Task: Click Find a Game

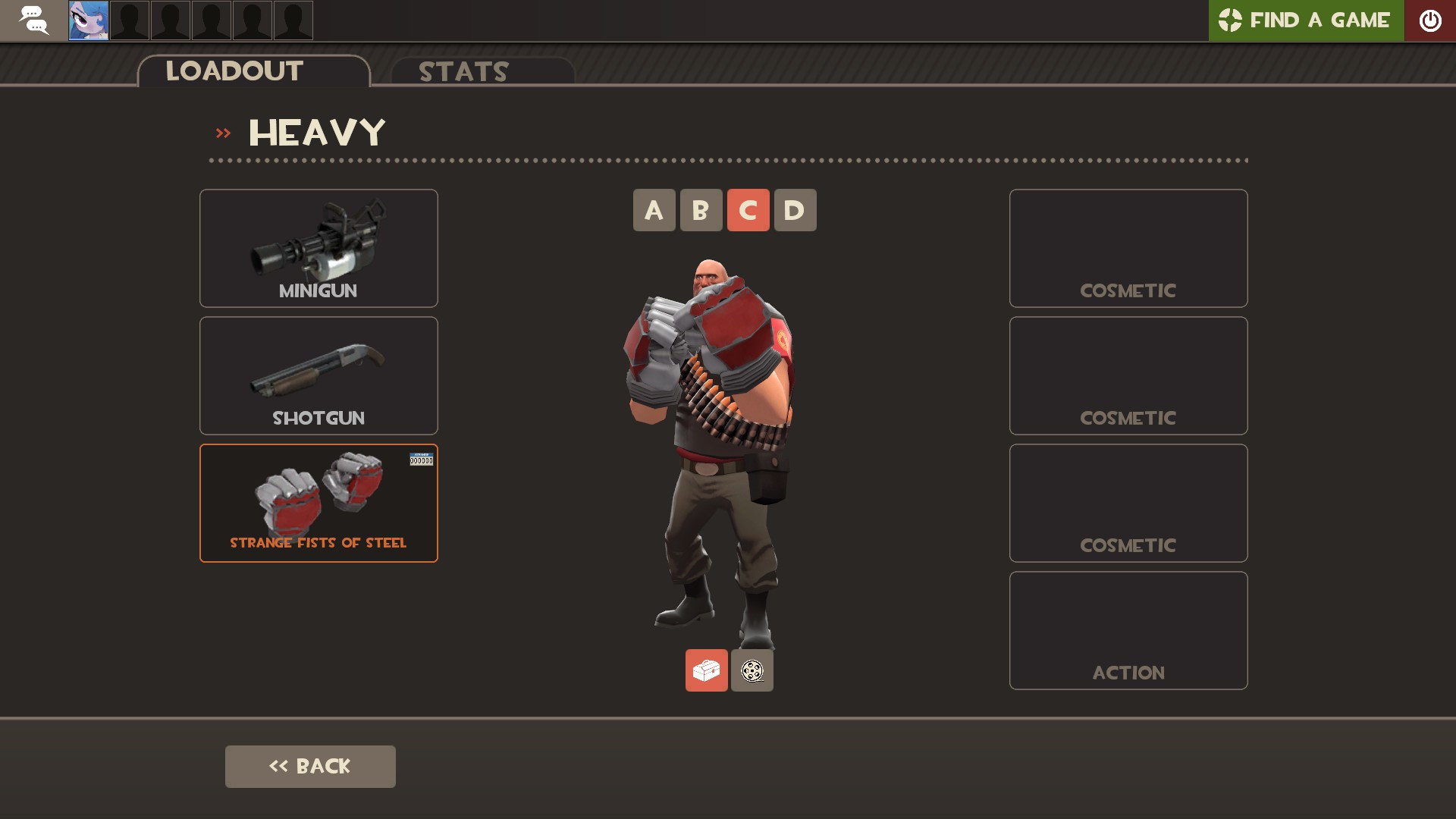Action: (x=1323, y=20)
